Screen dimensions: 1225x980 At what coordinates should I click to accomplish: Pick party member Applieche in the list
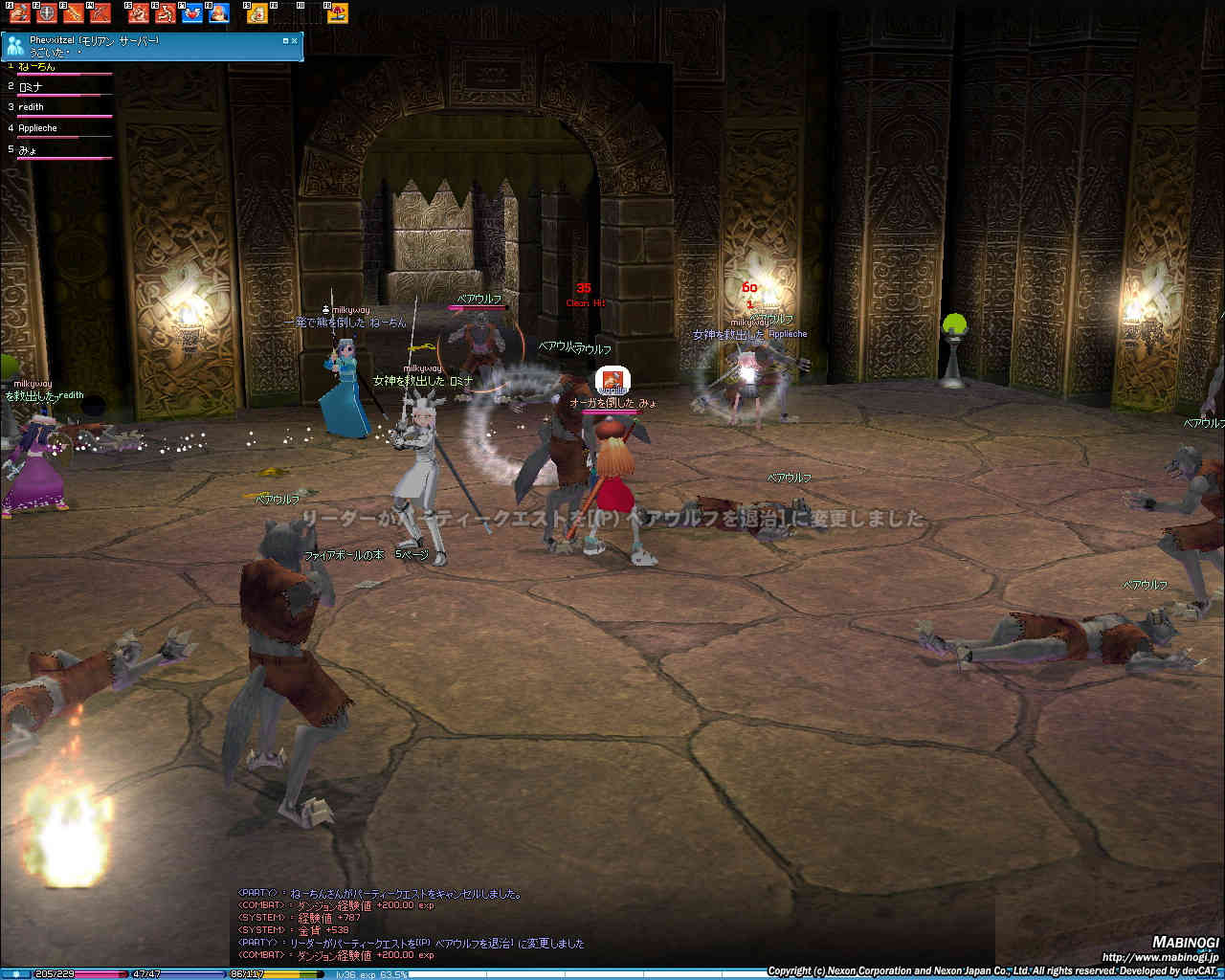[x=38, y=128]
